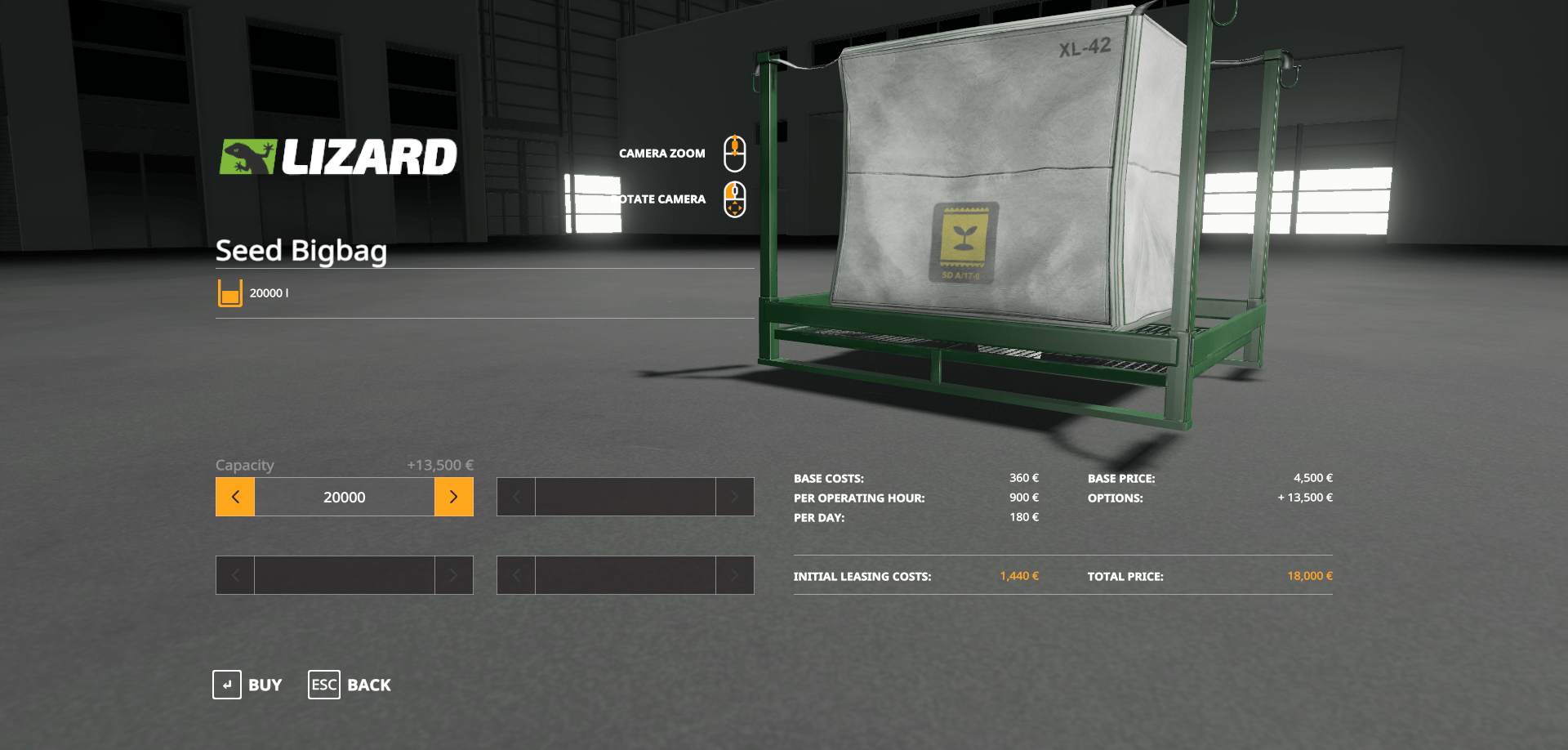Go back from the shop configuration

(350, 685)
